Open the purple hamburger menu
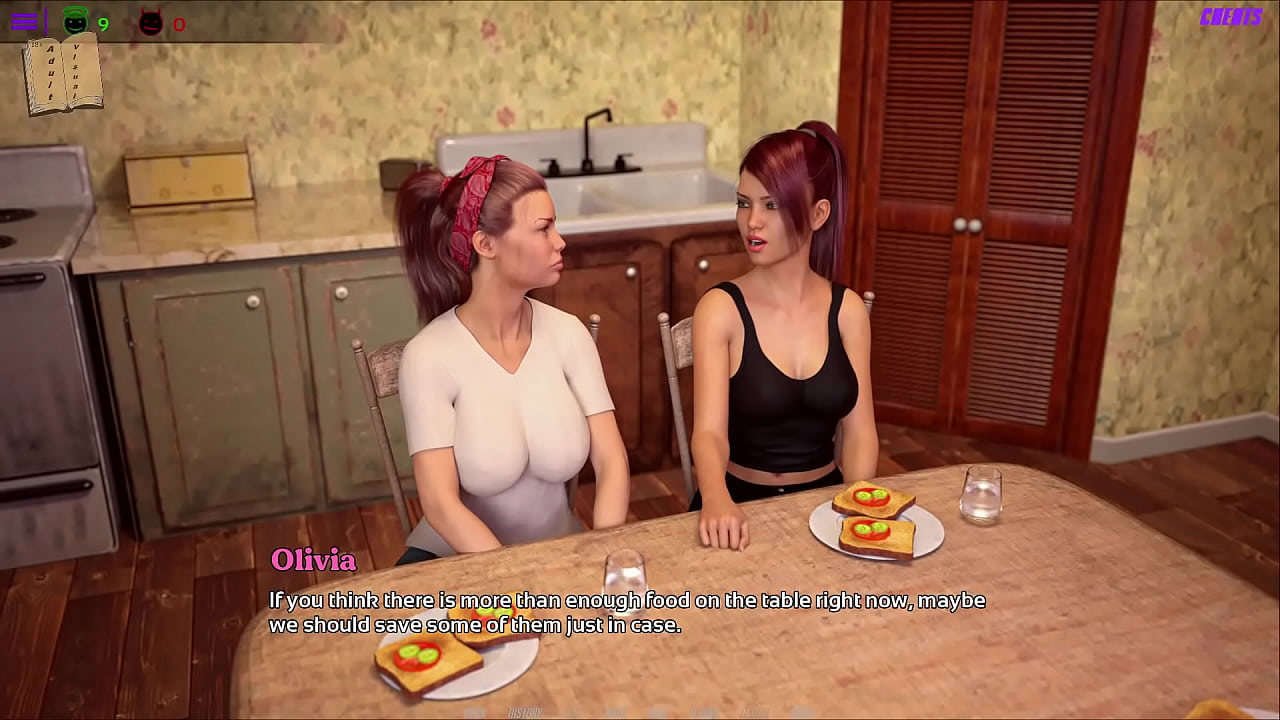Image resolution: width=1280 pixels, height=720 pixels. 24,21
